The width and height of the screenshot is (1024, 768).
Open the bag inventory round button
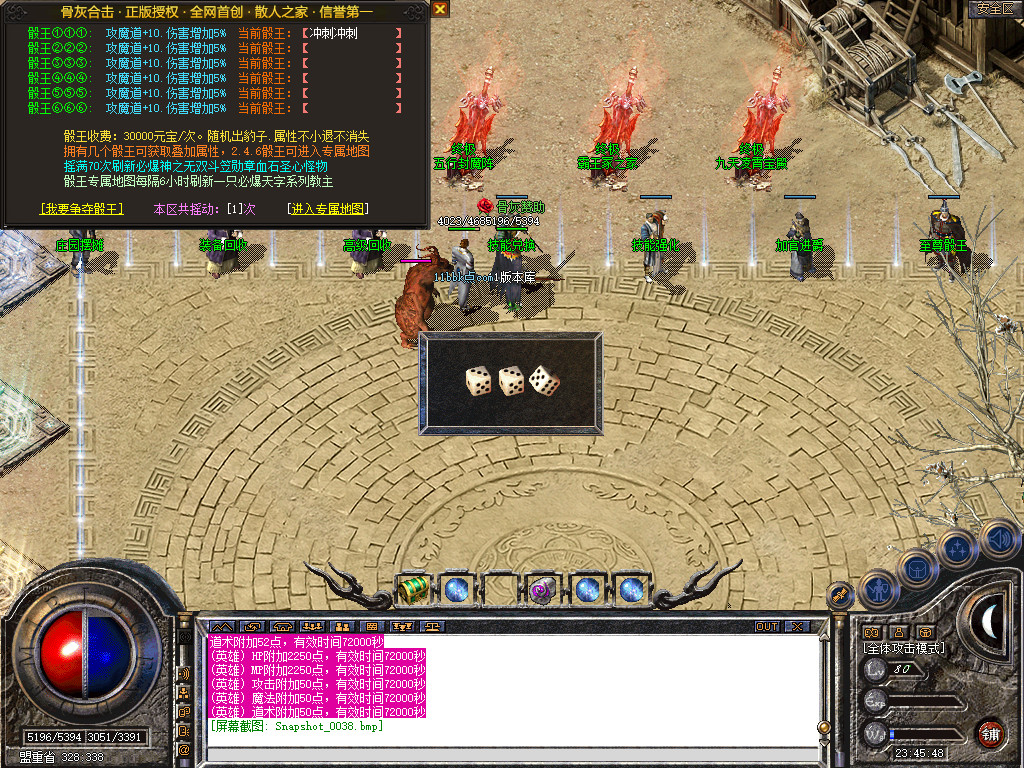tap(917, 568)
